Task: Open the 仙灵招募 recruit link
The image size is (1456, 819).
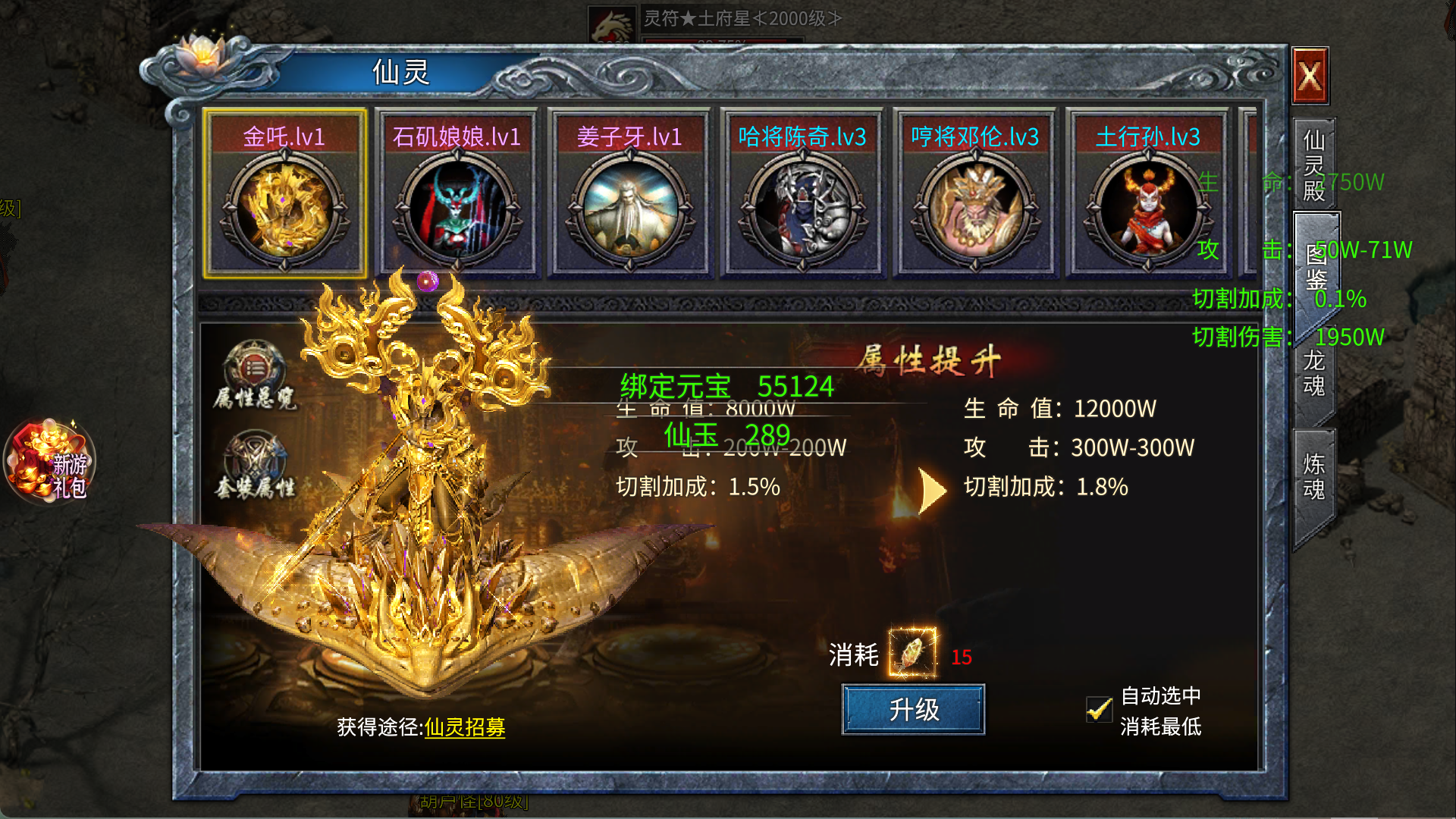Action: (465, 727)
